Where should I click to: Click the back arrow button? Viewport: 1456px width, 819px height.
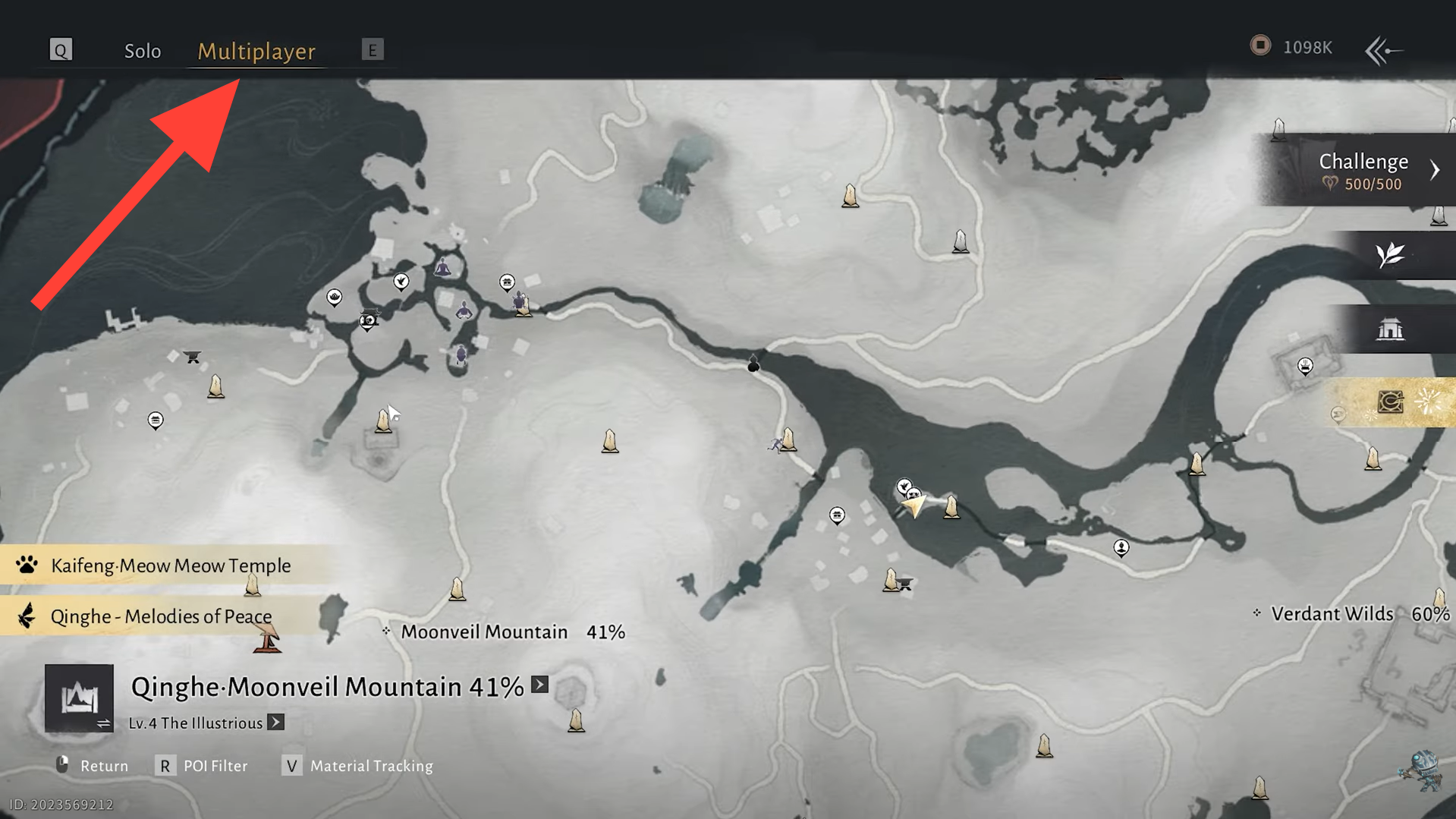1383,51
